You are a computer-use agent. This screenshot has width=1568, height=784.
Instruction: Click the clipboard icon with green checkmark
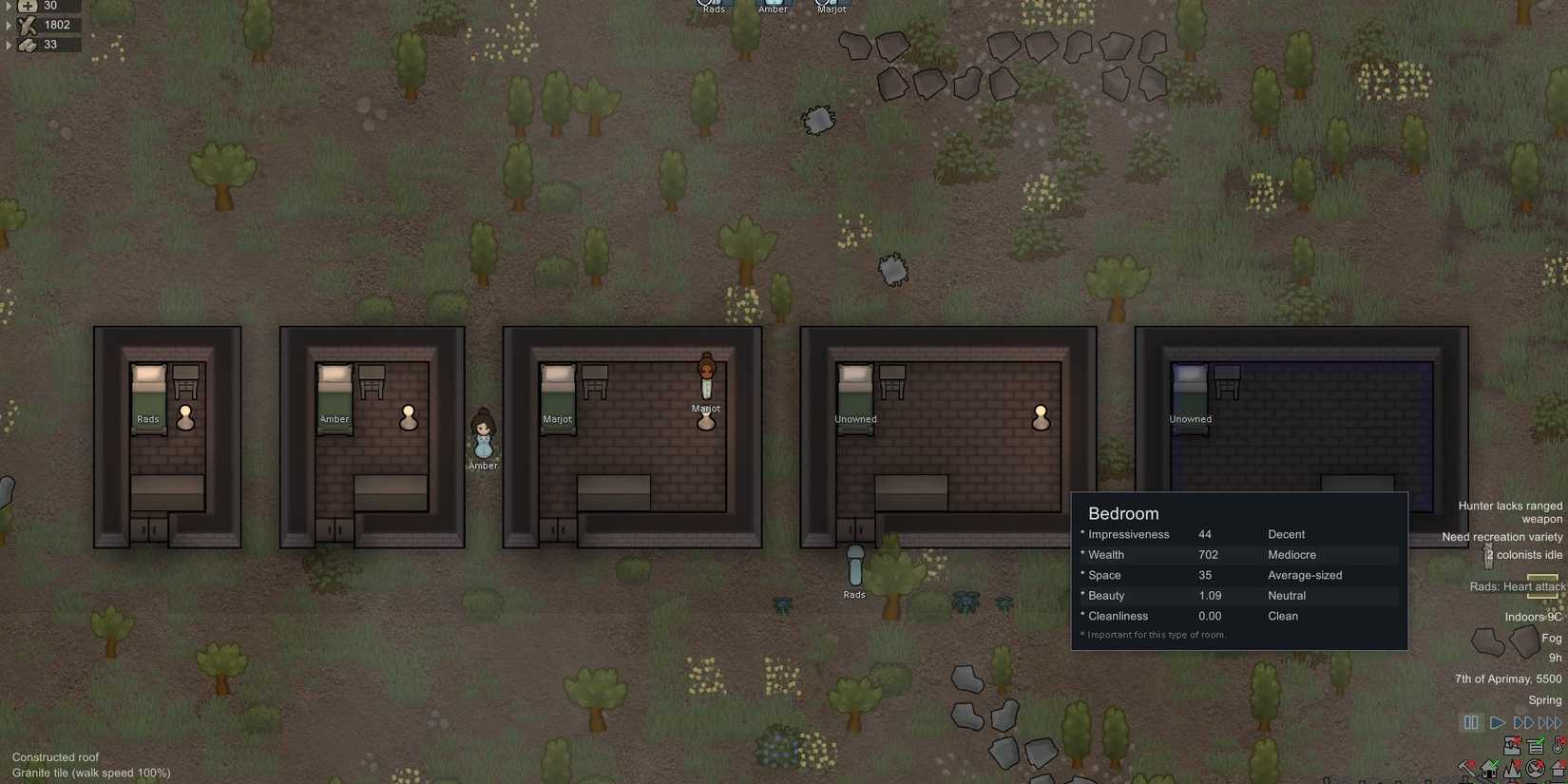coord(1535,745)
